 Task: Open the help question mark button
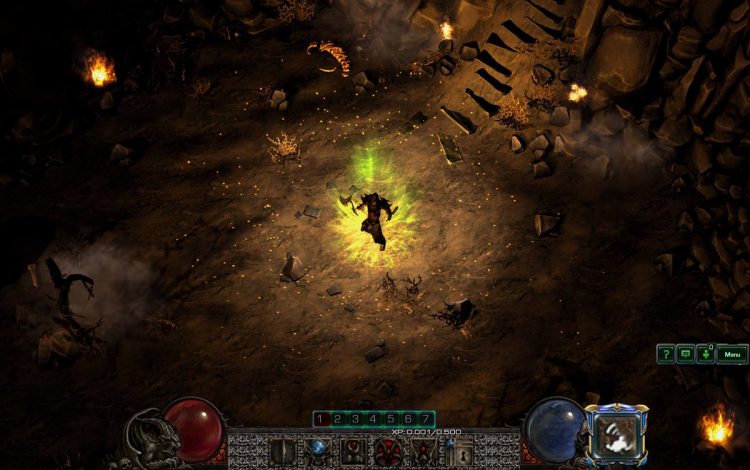[x=665, y=353]
